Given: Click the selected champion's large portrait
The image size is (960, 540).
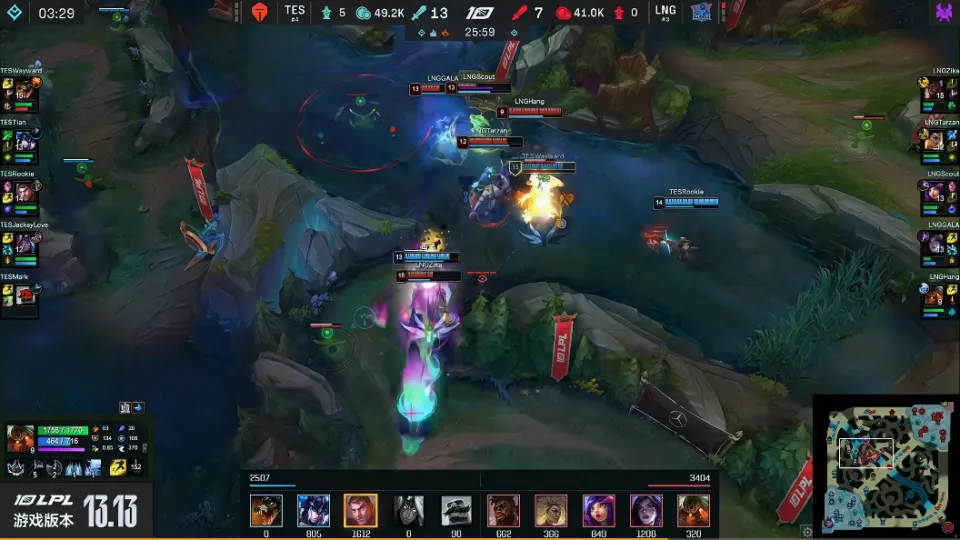Looking at the screenshot, I should tap(20, 439).
